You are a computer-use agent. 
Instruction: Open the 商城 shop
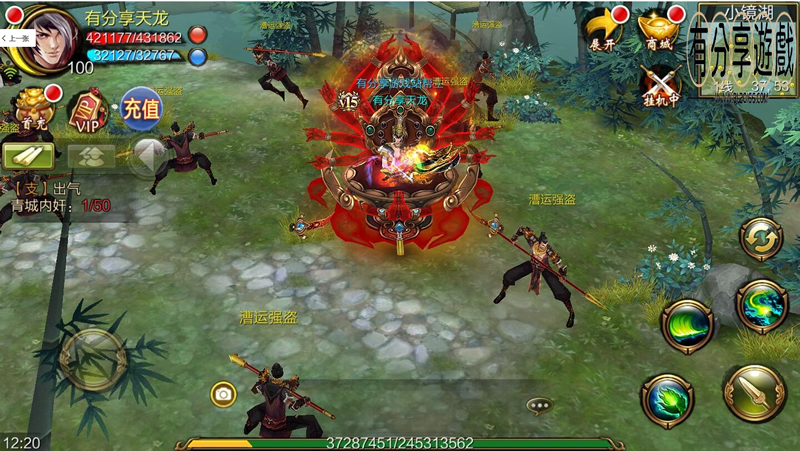(660, 28)
